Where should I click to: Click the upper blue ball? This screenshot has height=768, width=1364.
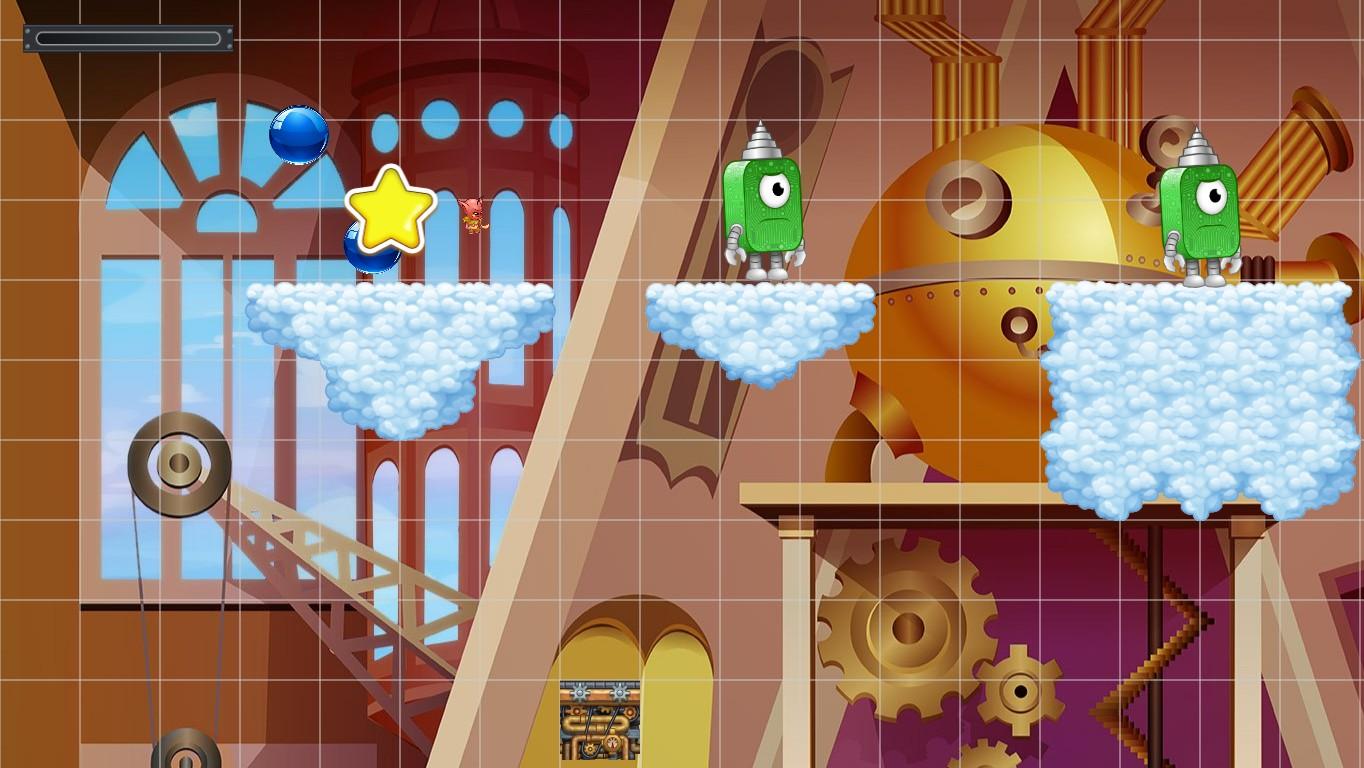[x=298, y=136]
